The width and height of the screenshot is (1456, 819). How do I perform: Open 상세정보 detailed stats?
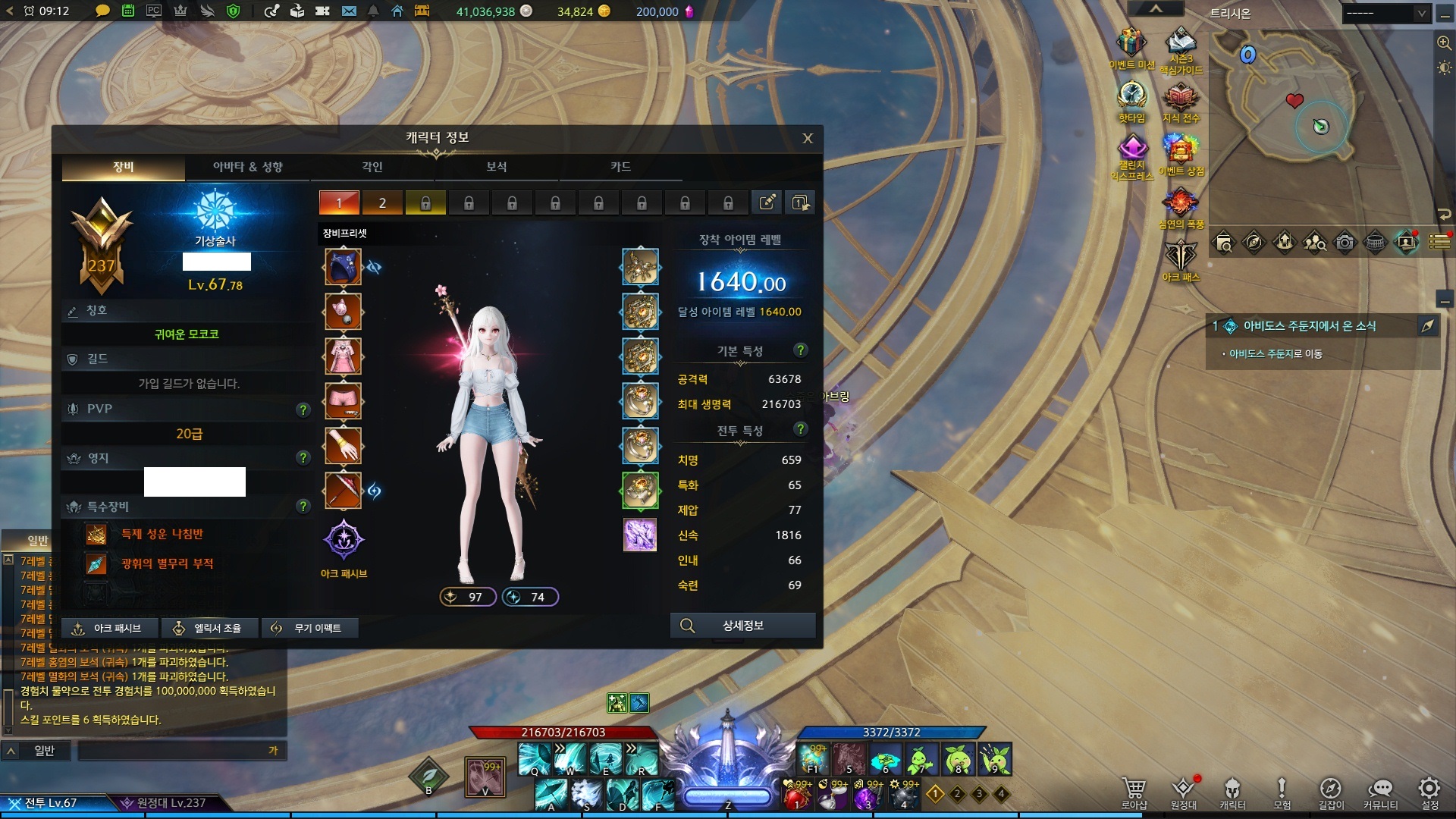click(x=742, y=626)
